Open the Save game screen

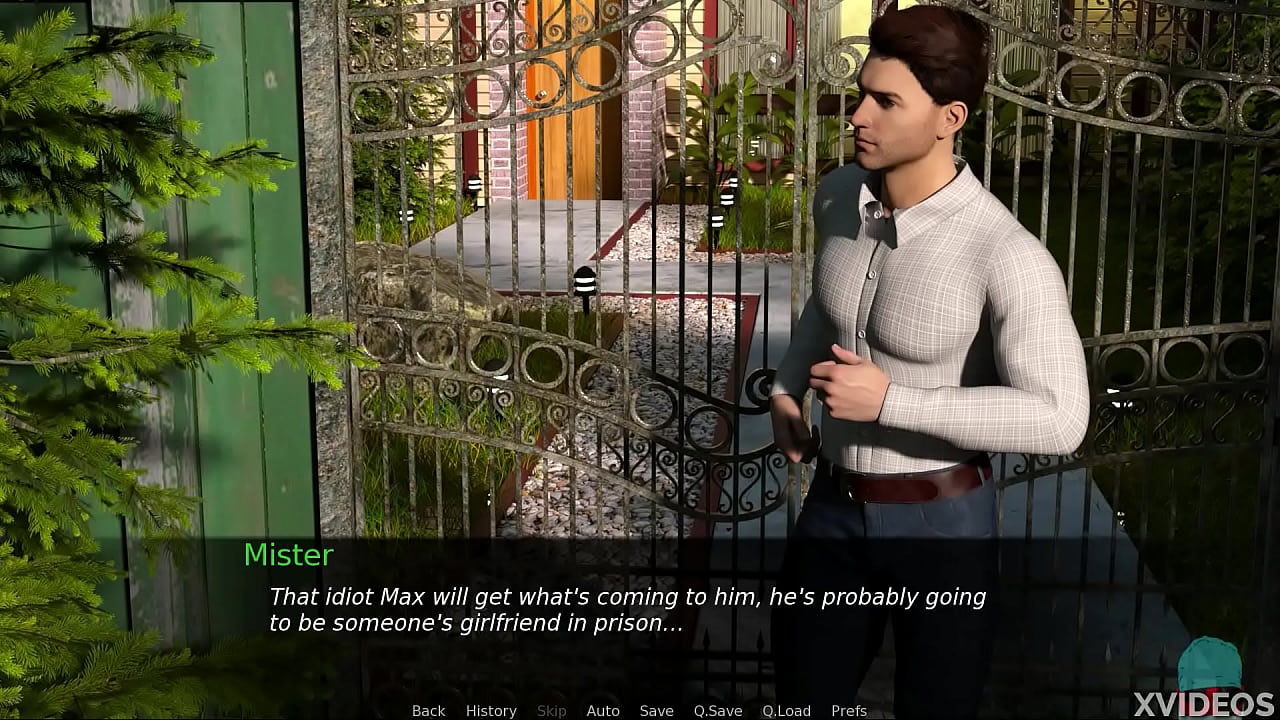(x=656, y=711)
